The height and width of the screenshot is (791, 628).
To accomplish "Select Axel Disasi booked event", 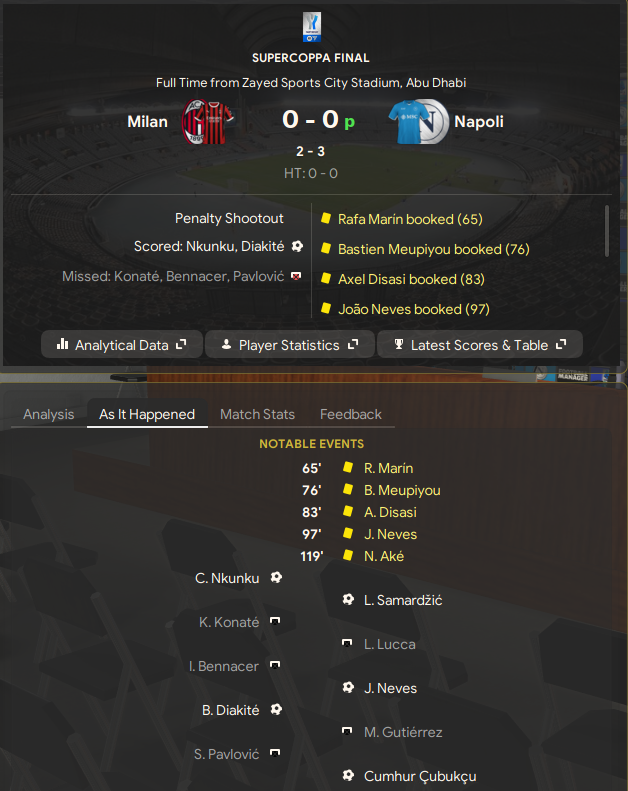I will click(411, 279).
